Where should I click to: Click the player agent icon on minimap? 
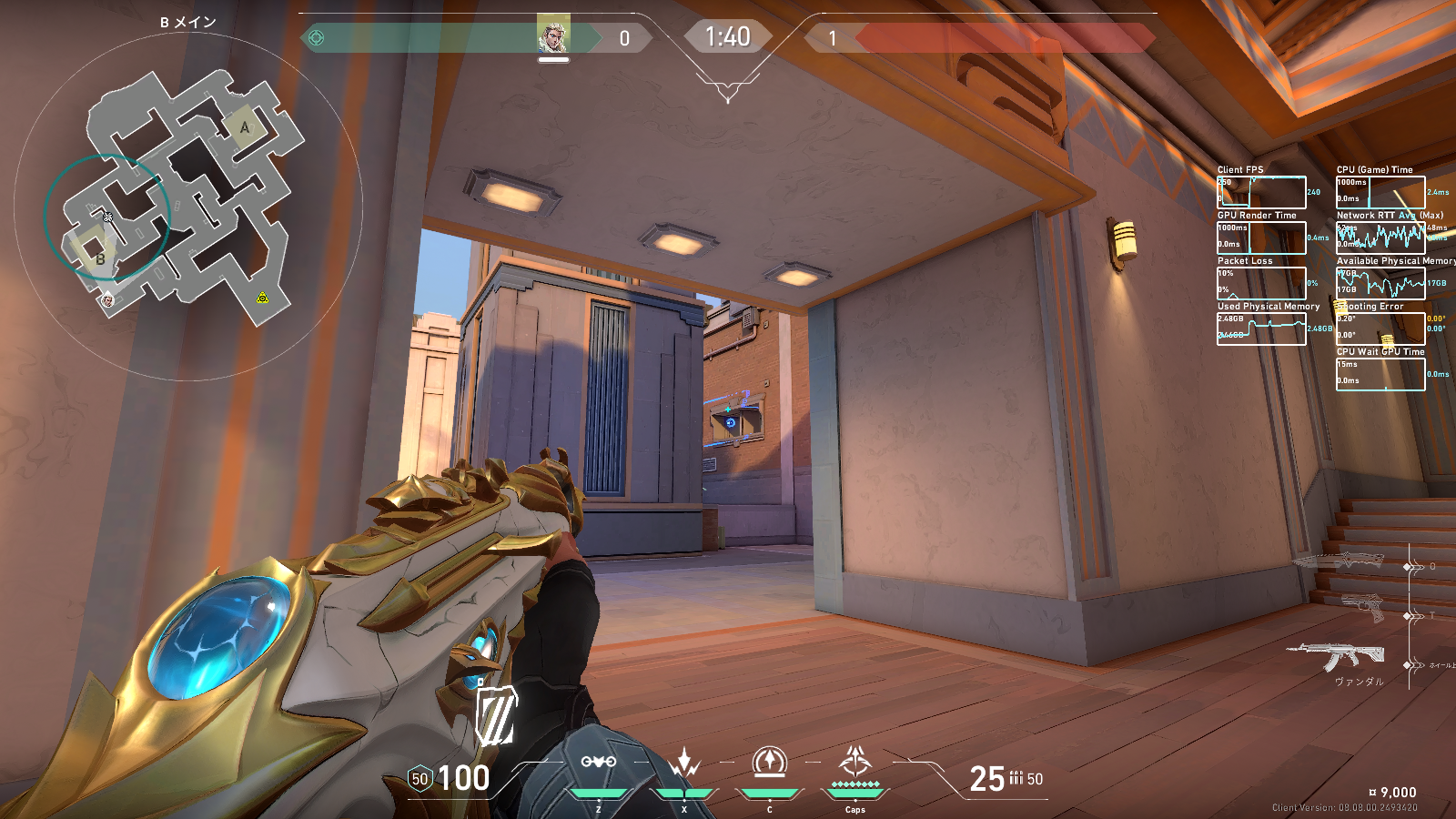click(107, 300)
